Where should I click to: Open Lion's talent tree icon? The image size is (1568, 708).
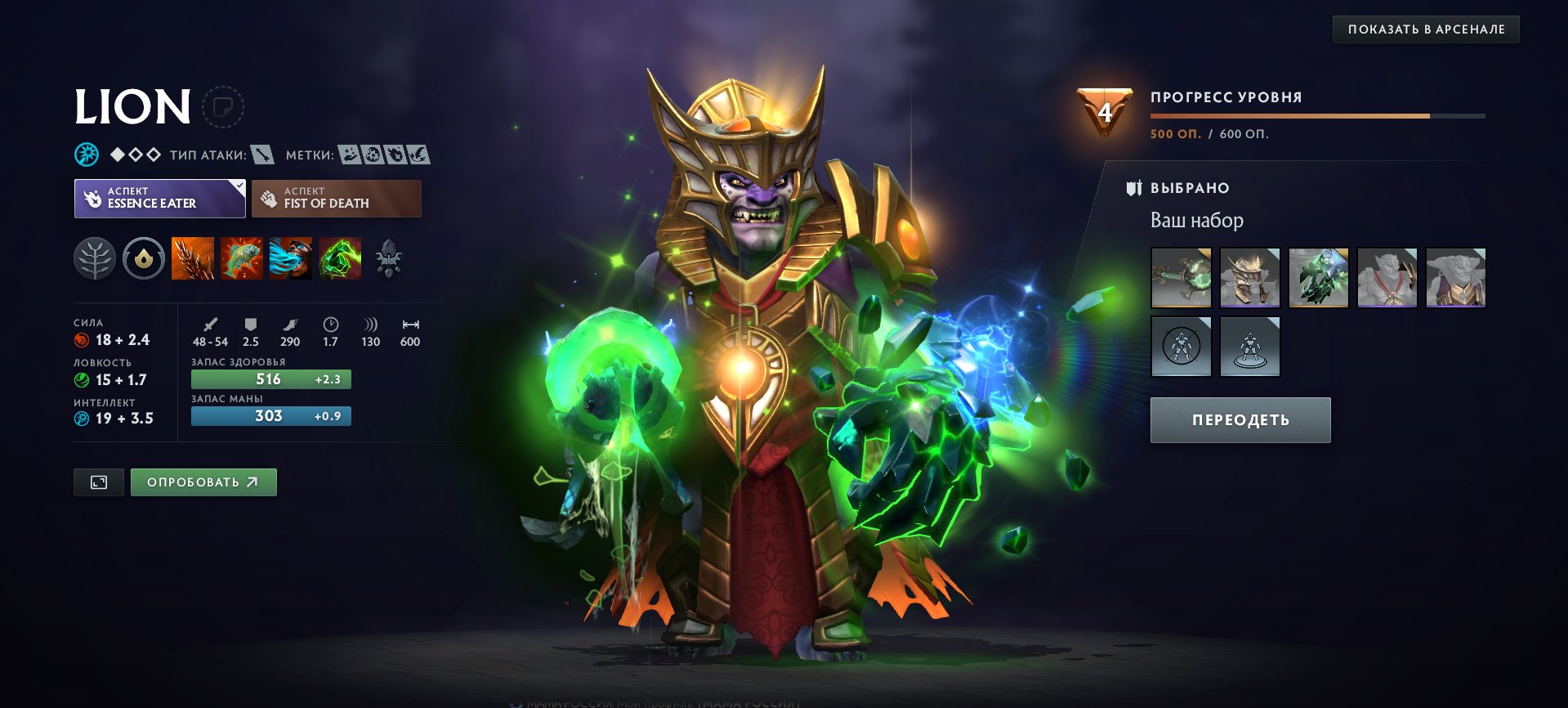[96, 258]
